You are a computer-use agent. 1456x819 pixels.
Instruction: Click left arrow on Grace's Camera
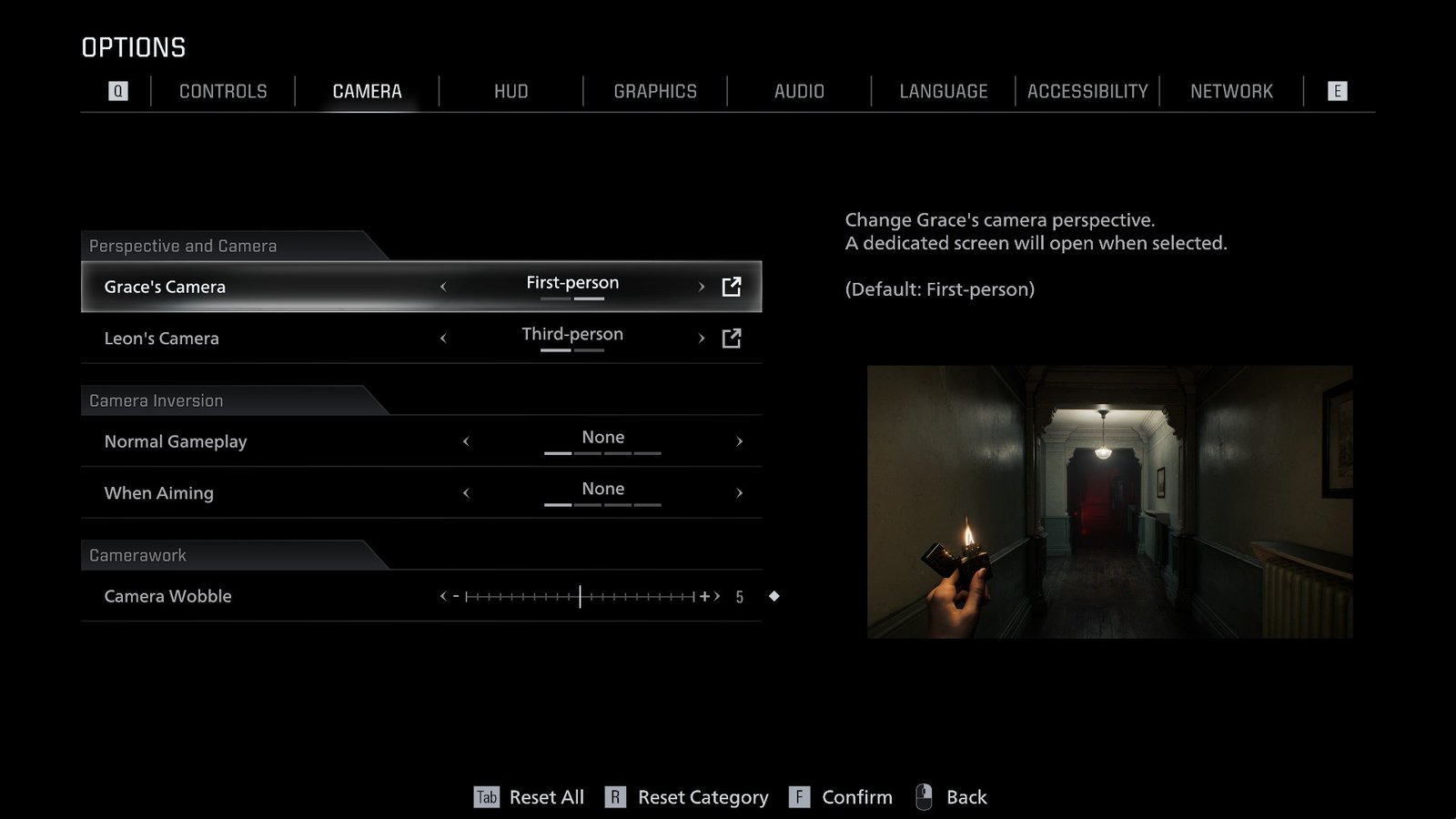click(443, 286)
